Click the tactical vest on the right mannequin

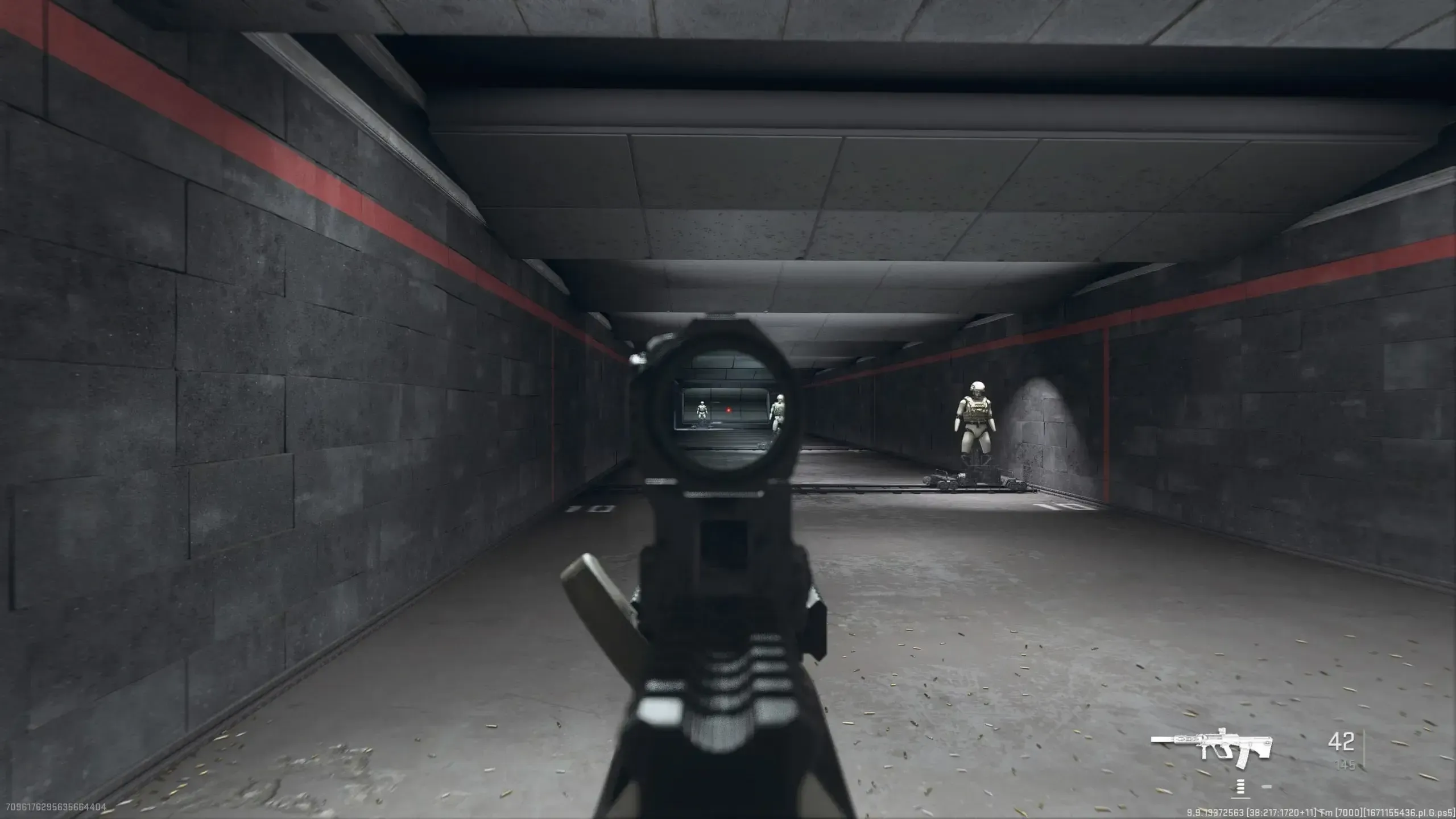click(976, 408)
